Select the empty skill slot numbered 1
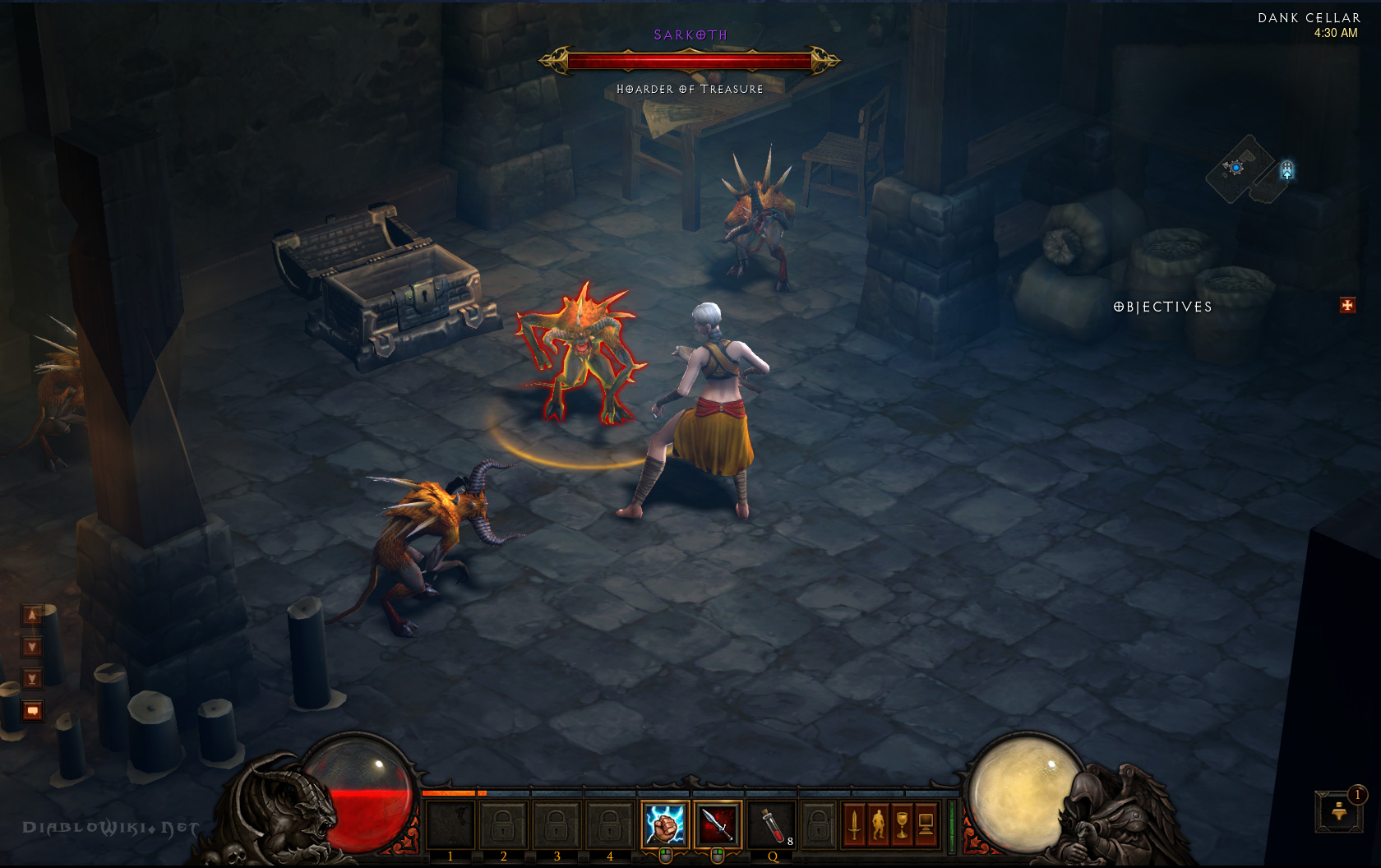This screenshot has height=868, width=1381. [x=450, y=824]
